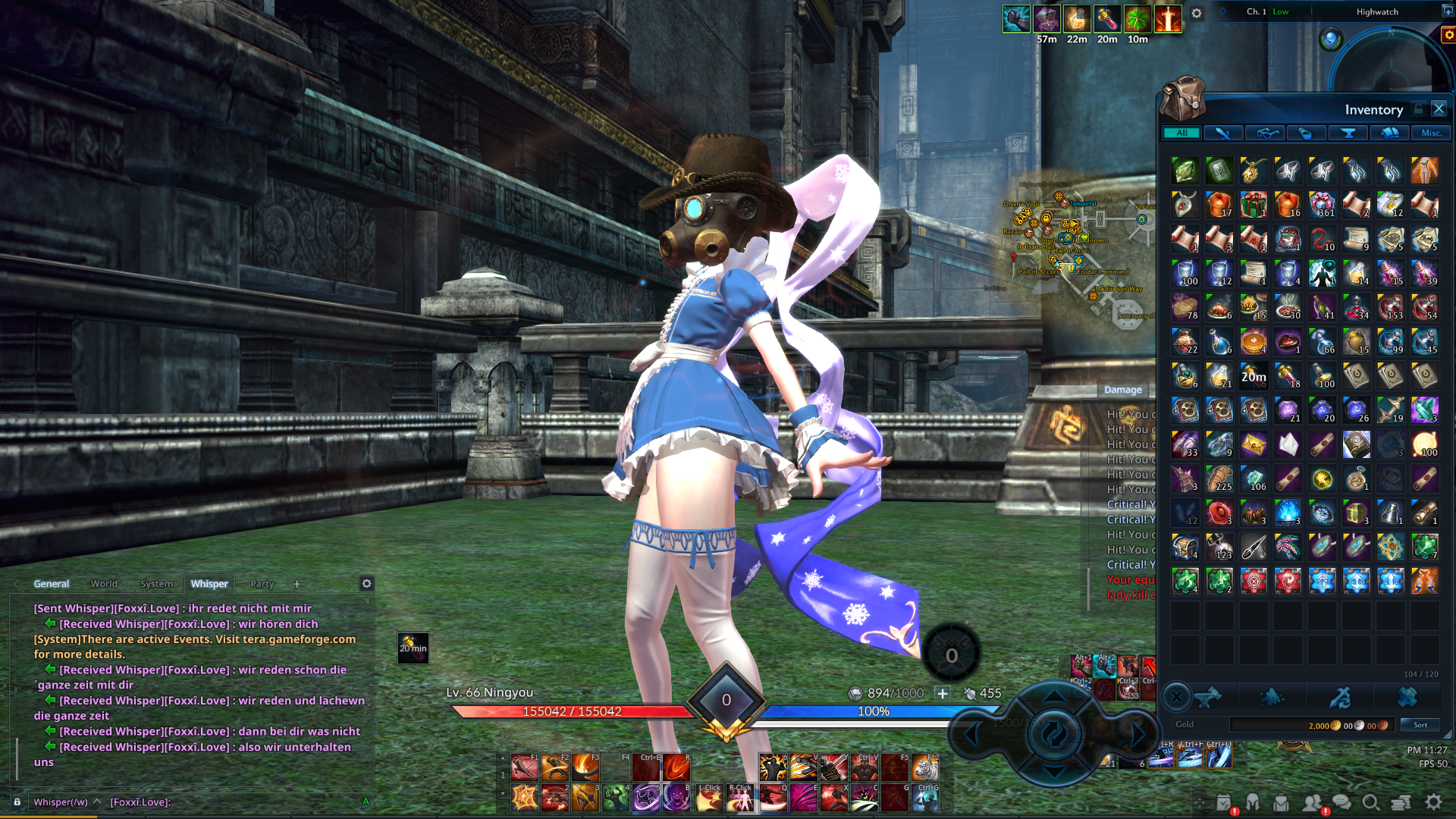
Task: Click the red coiled worm bait item
Action: 1322,240
